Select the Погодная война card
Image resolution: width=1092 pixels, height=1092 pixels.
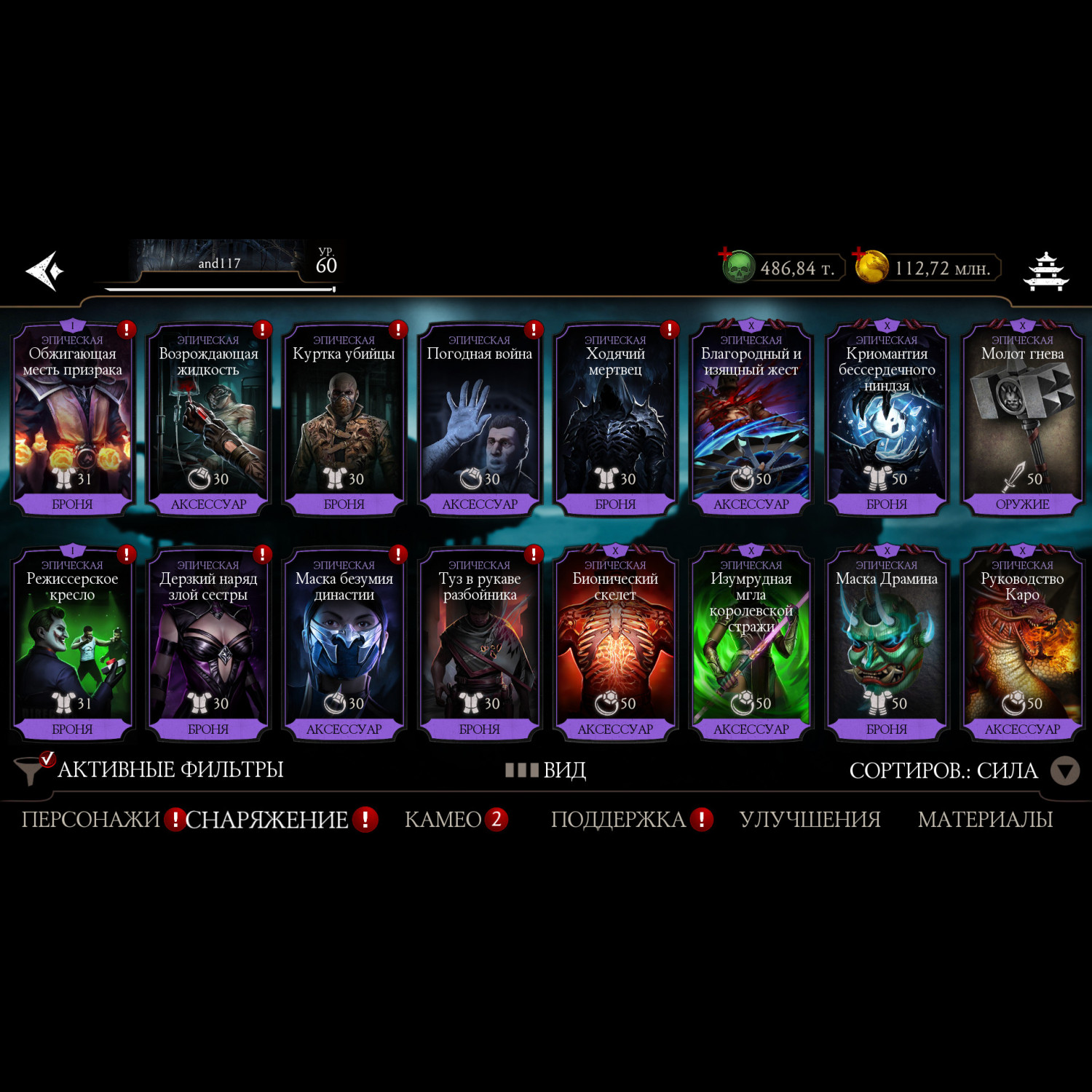click(480, 420)
